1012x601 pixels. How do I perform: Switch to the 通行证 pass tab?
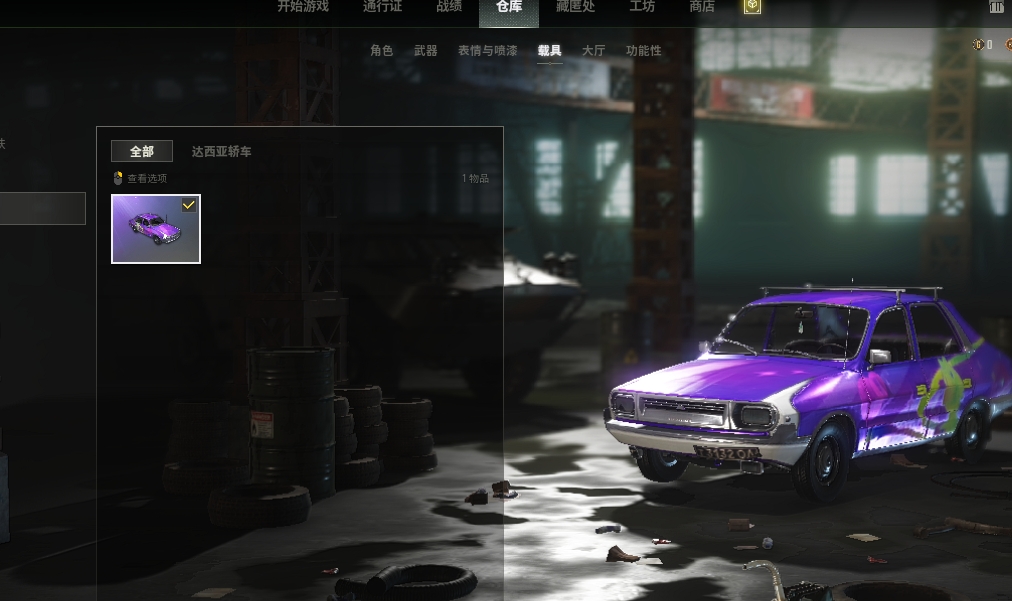382,7
